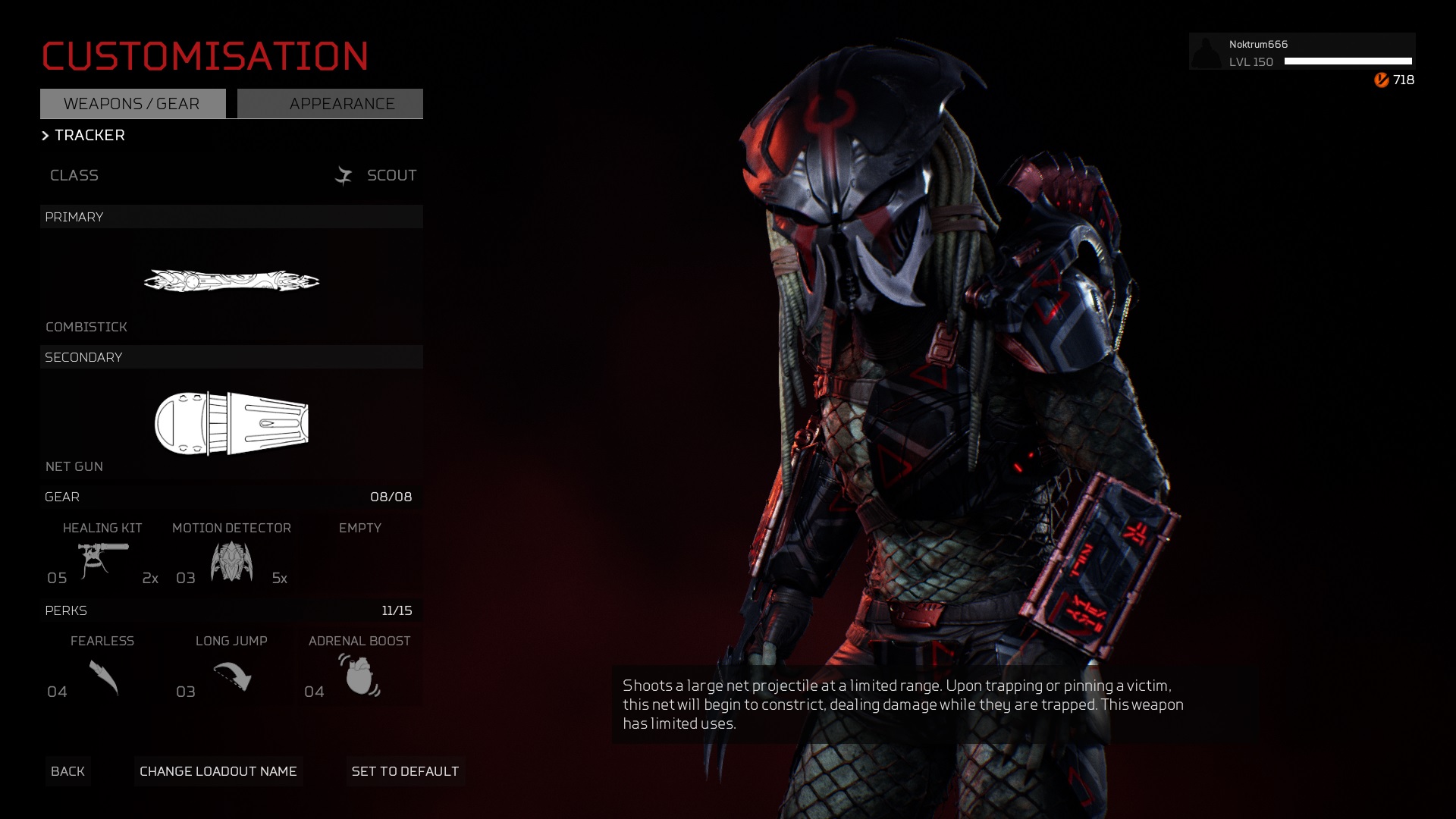Viewport: 1456px width, 819px height.
Task: Click the Adrenal Boost perk slot
Action: click(x=359, y=671)
